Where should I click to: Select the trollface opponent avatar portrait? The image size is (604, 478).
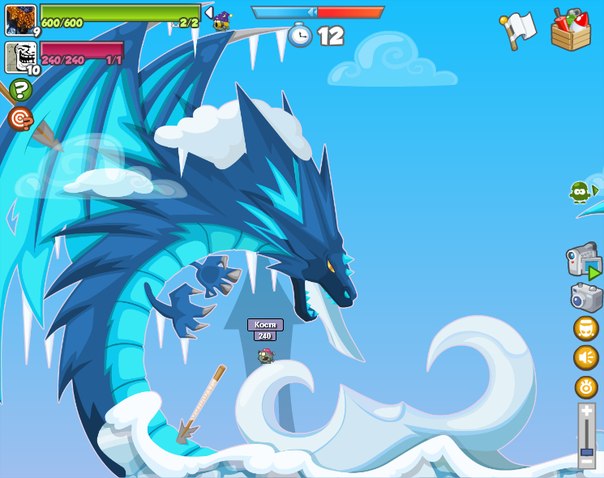pyautogui.click(x=21, y=57)
